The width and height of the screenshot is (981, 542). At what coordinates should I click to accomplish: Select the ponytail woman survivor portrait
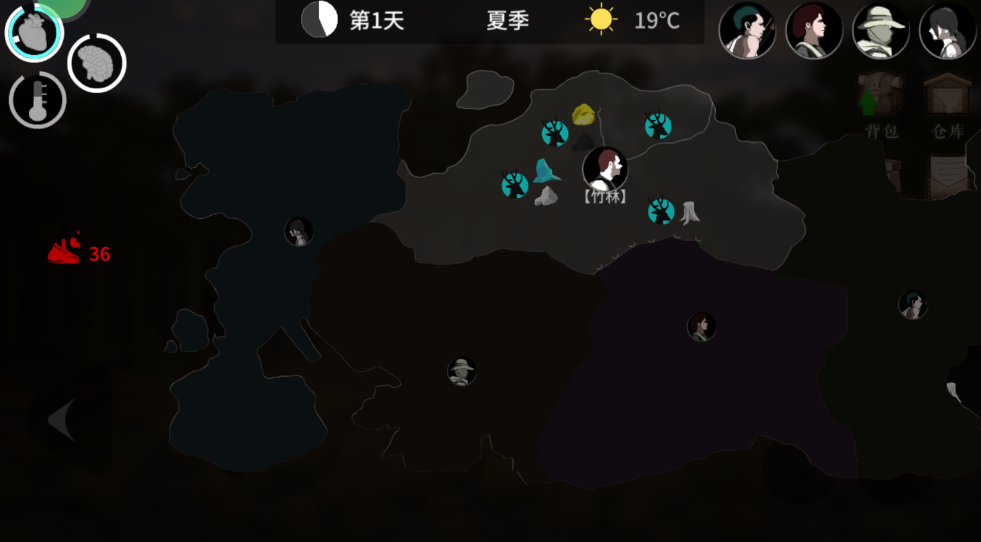click(946, 29)
